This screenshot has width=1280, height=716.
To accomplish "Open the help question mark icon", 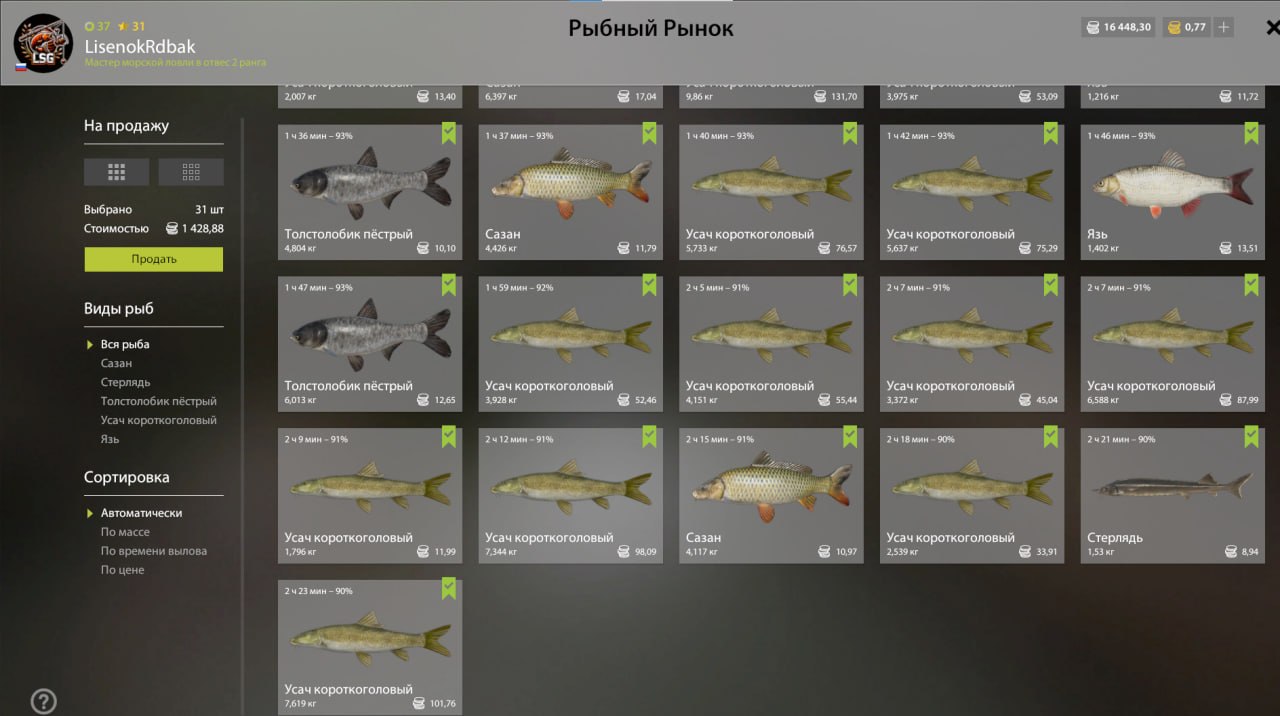I will [43, 701].
